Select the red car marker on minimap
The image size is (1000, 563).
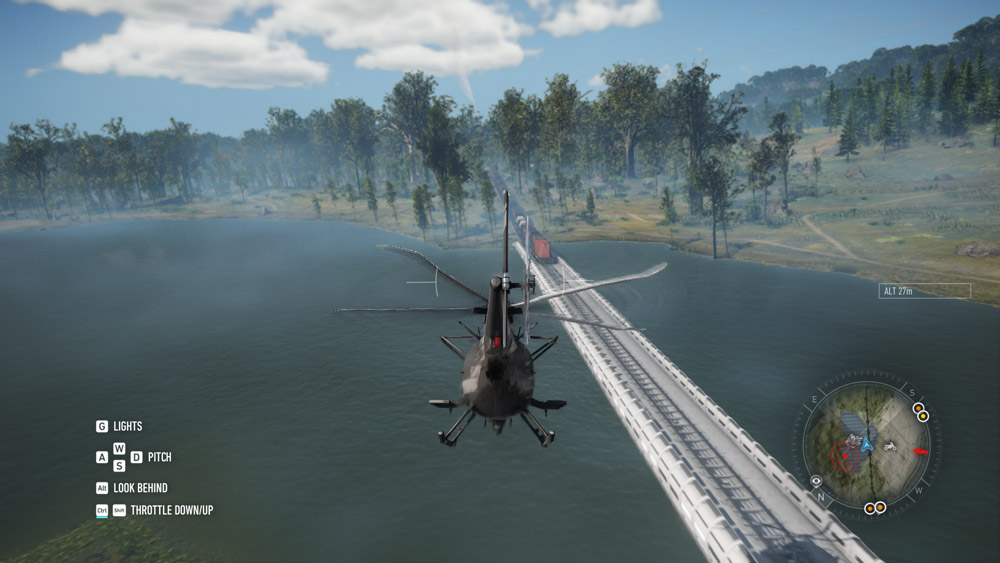click(x=921, y=451)
